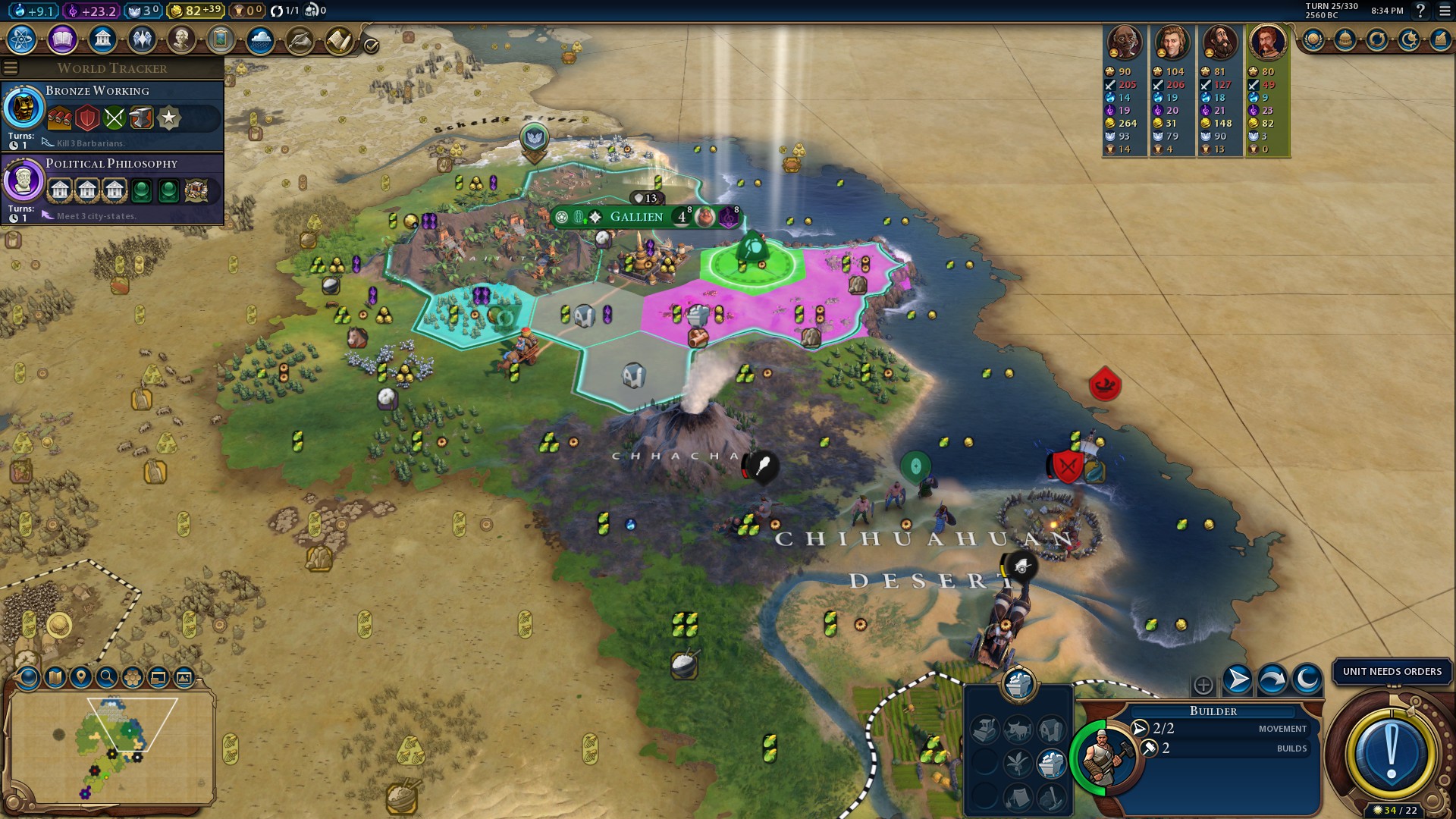Open the climate rain cloud screen
The width and height of the screenshot is (1456, 819).
point(260,39)
